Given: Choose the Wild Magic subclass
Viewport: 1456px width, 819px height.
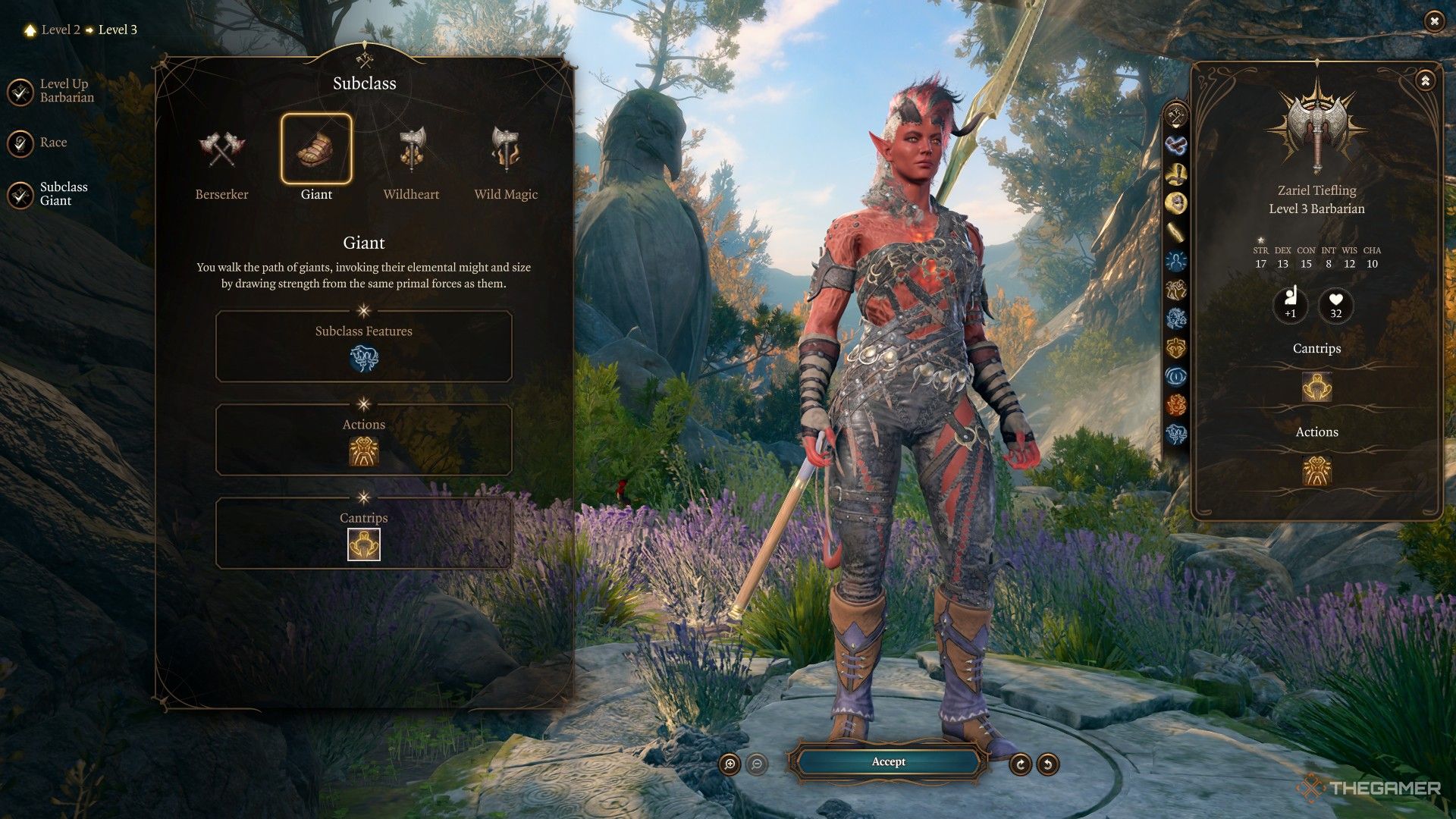Looking at the screenshot, I should [506, 150].
